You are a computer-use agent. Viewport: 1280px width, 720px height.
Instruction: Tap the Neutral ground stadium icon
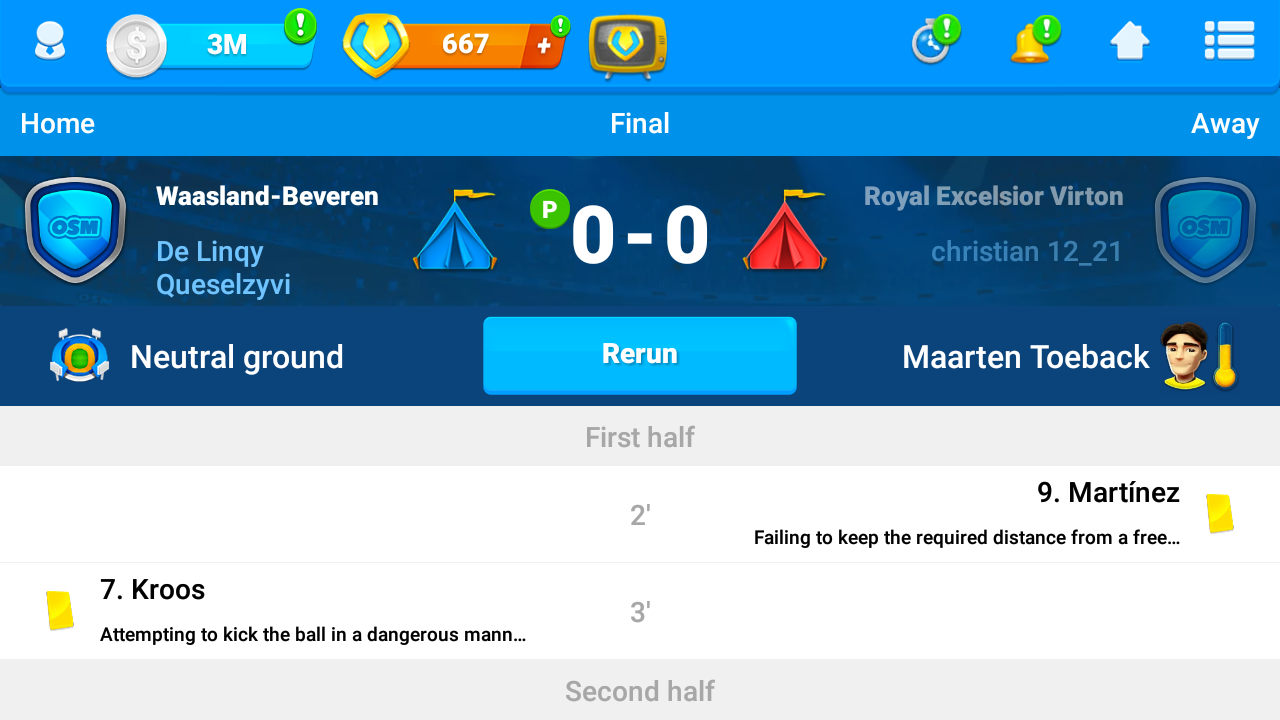tap(79, 356)
